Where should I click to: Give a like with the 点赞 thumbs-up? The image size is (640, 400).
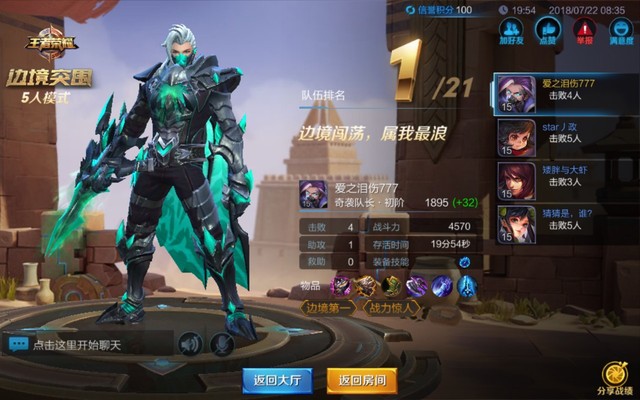point(546,30)
